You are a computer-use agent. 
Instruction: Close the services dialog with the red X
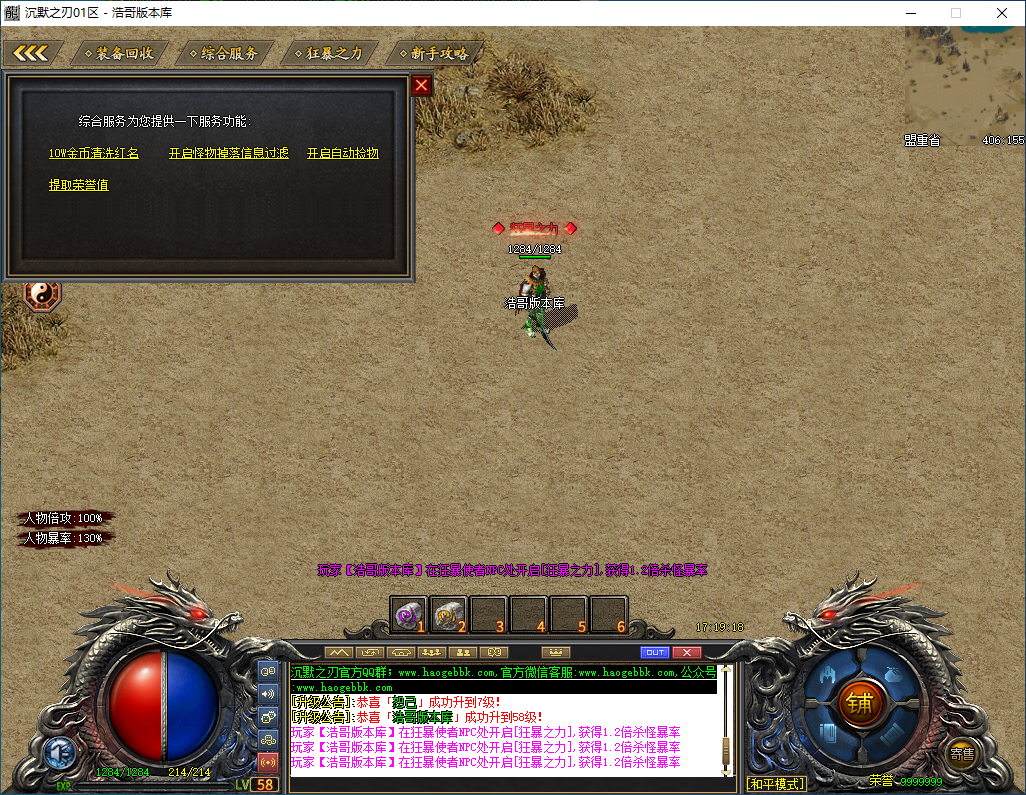pos(422,86)
